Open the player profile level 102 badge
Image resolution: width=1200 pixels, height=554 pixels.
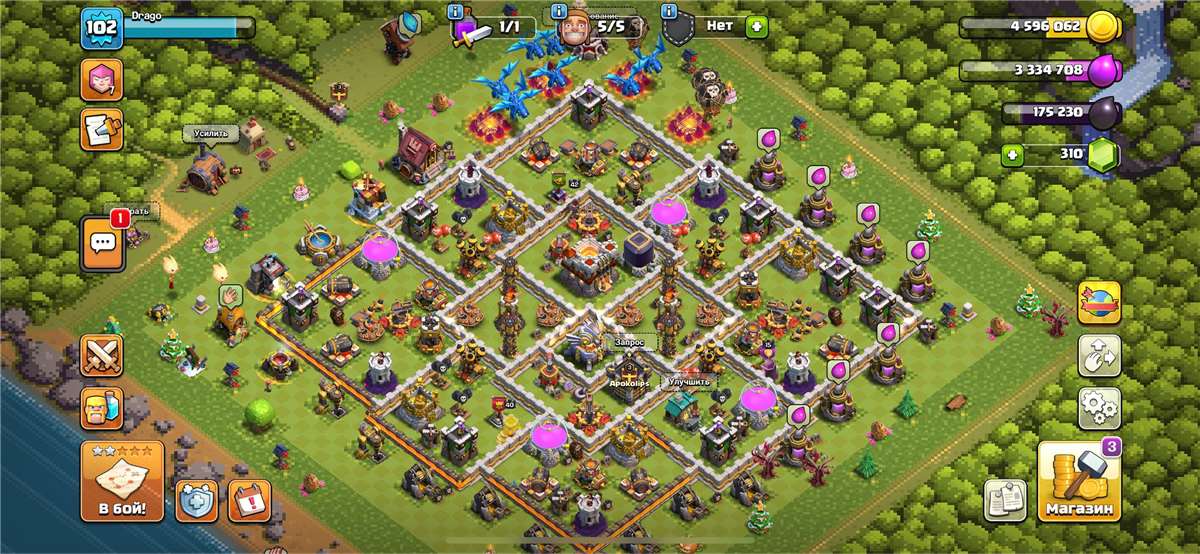(102, 28)
